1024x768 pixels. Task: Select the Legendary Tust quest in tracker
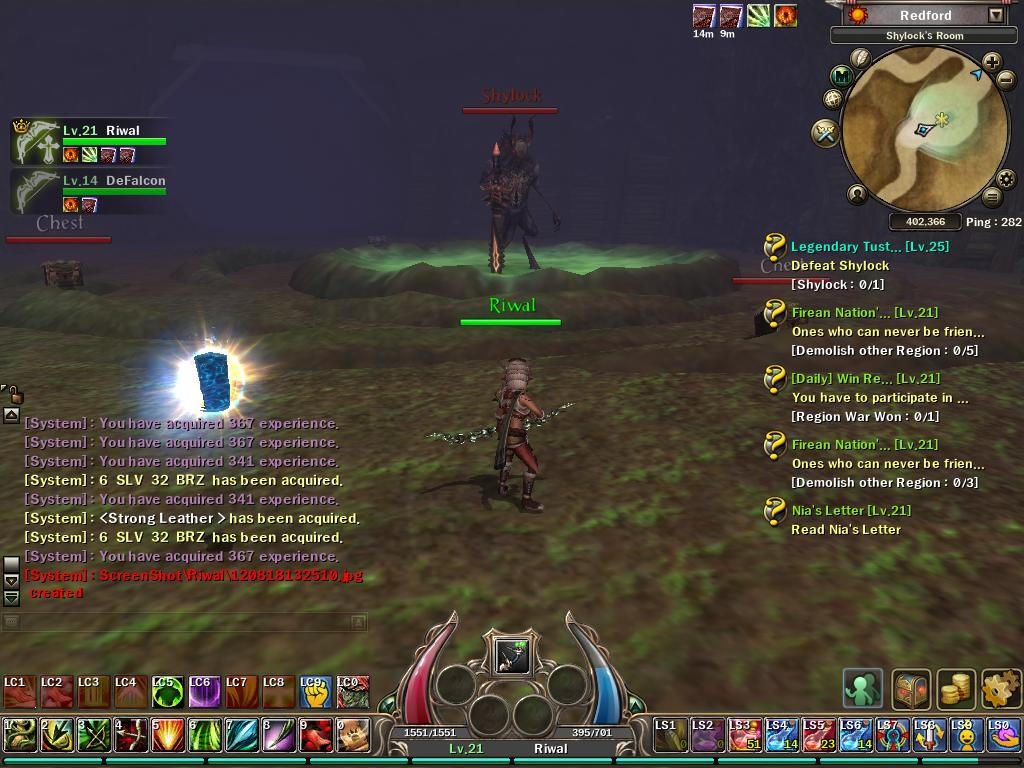(x=869, y=246)
